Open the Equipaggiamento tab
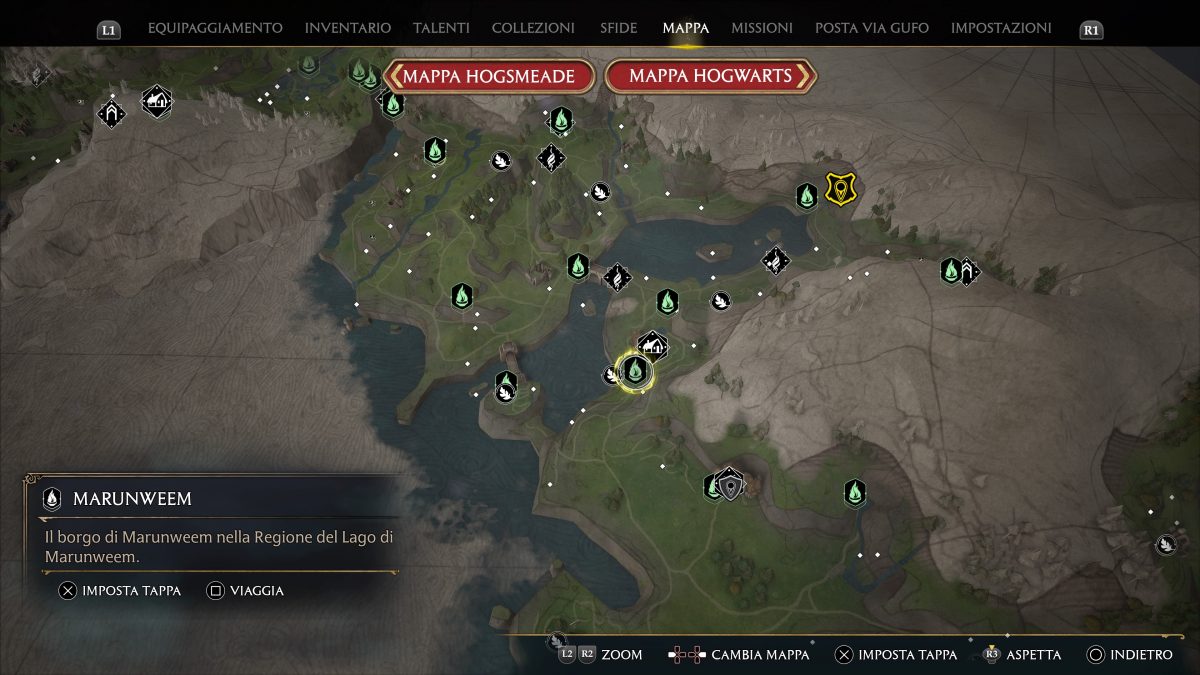Viewport: 1200px width, 675px height. (215, 28)
